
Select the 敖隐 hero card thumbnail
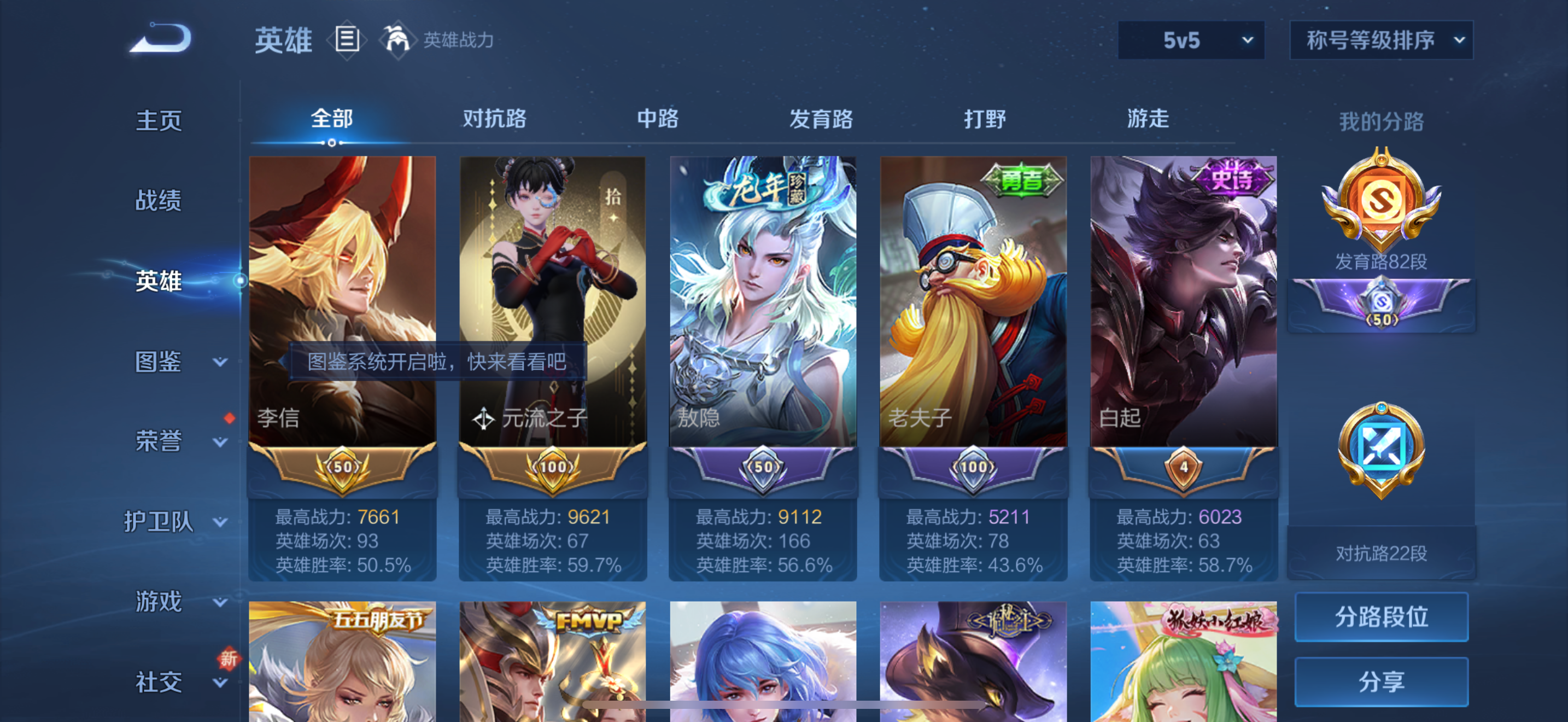763,304
